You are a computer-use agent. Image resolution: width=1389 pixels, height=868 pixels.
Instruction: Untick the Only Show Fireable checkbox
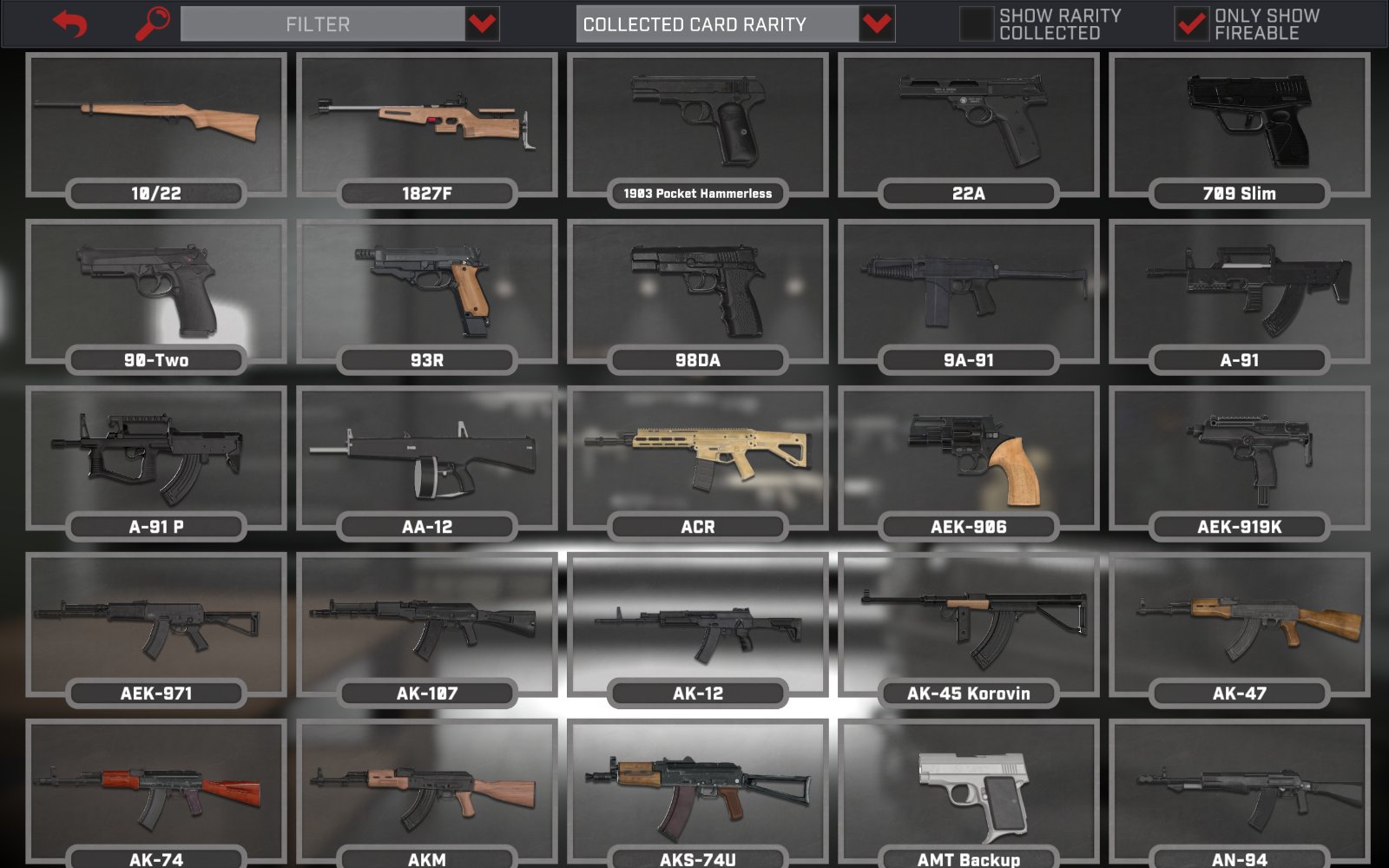coord(1190,24)
